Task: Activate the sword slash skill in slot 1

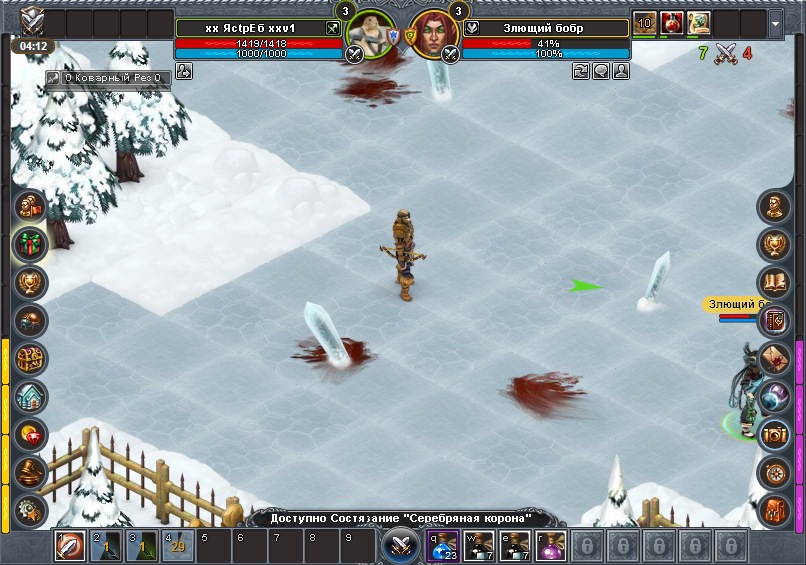Action: point(70,546)
